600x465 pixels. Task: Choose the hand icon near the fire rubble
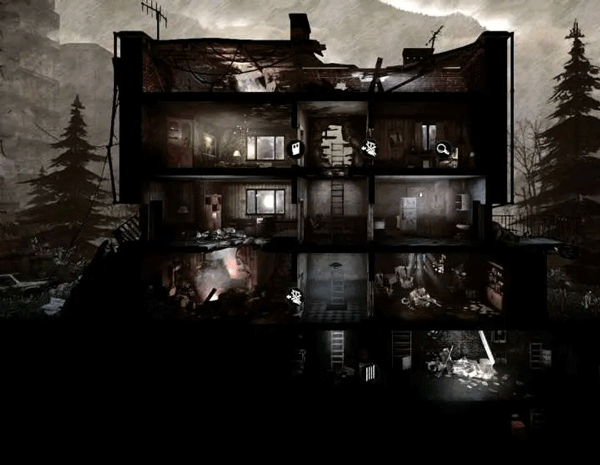pyautogui.click(x=296, y=296)
